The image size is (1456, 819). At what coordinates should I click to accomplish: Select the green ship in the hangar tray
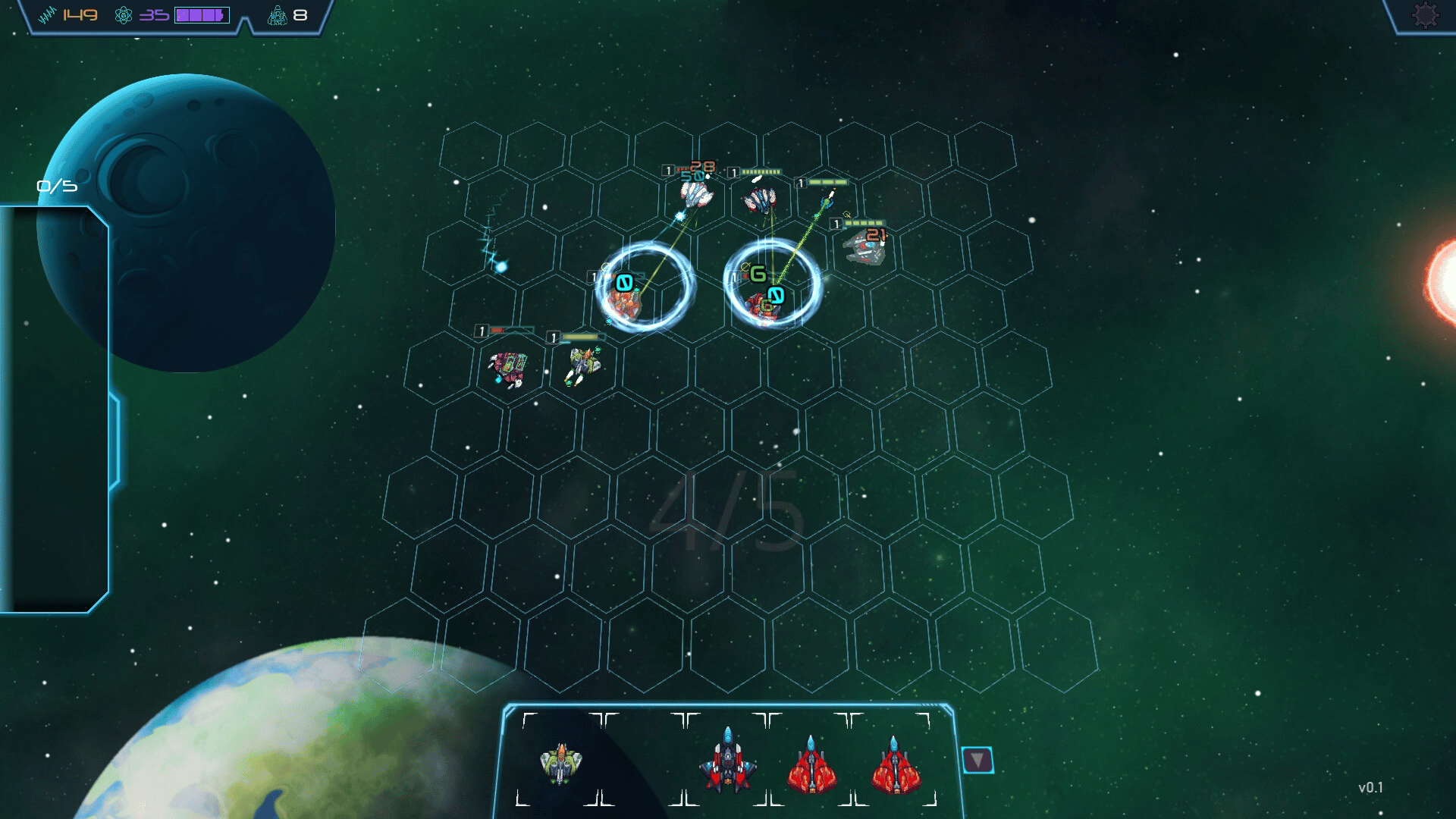click(x=560, y=762)
